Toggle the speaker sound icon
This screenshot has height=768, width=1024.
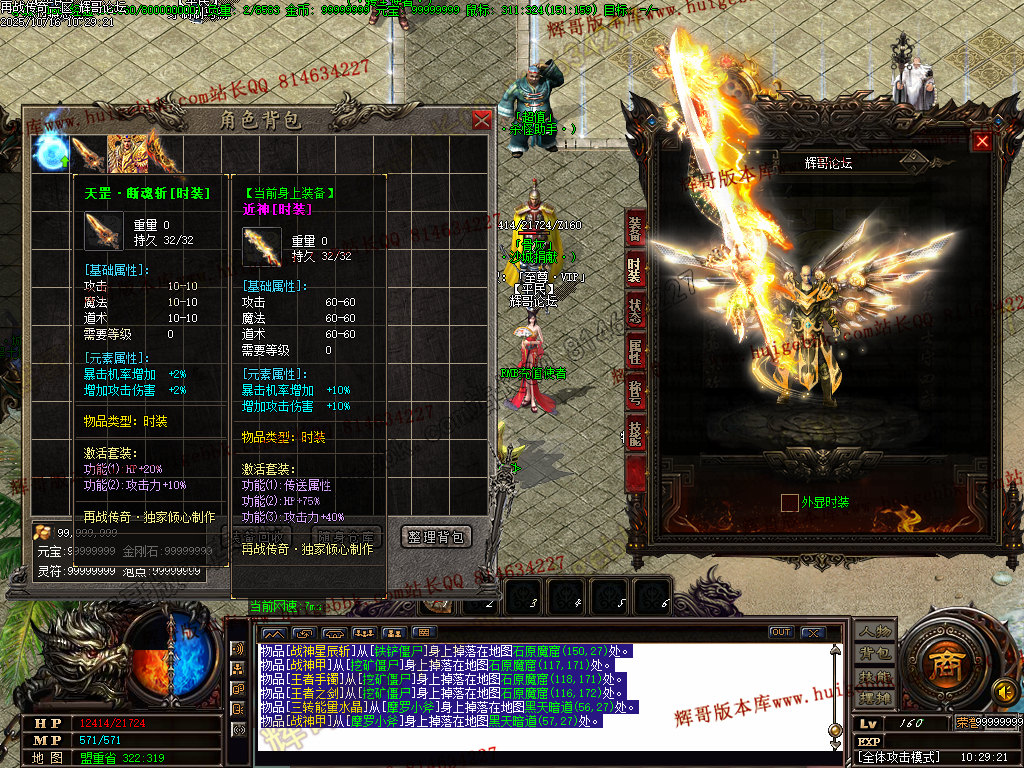pyautogui.click(x=1005, y=690)
